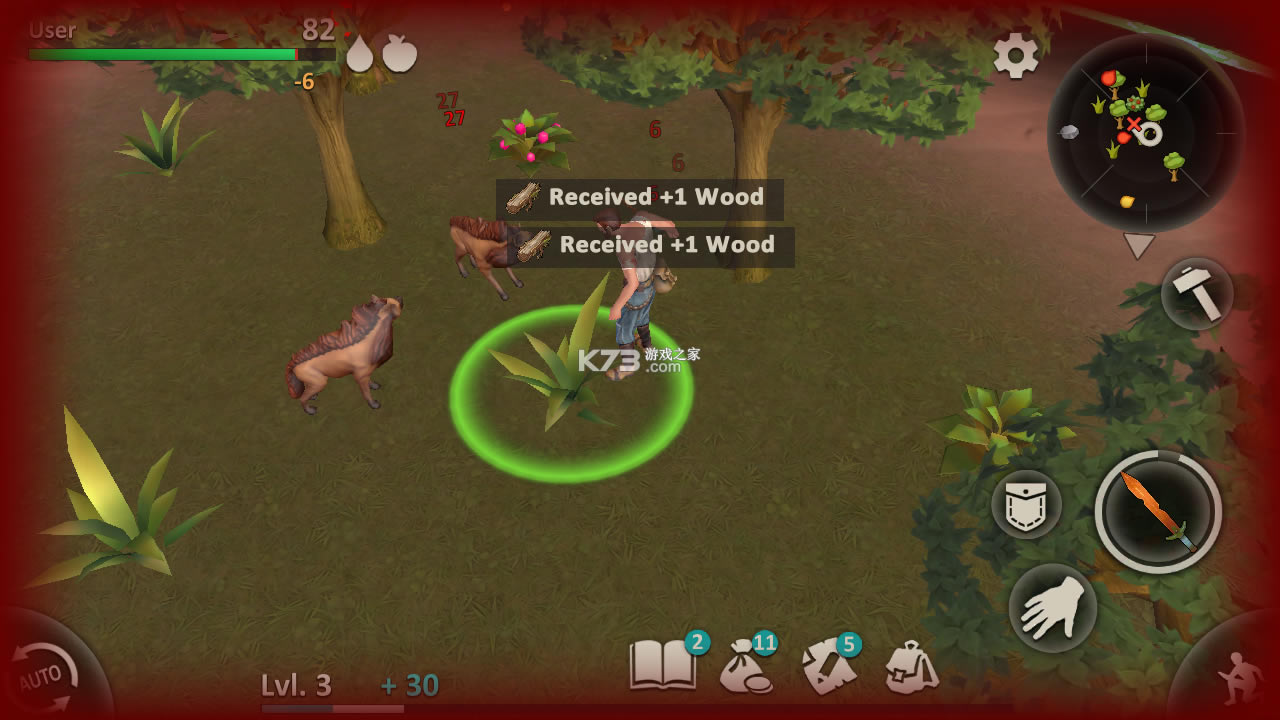This screenshot has width=1280, height=720.
Task: Open the crafting blueprints icon
Action: [827, 667]
